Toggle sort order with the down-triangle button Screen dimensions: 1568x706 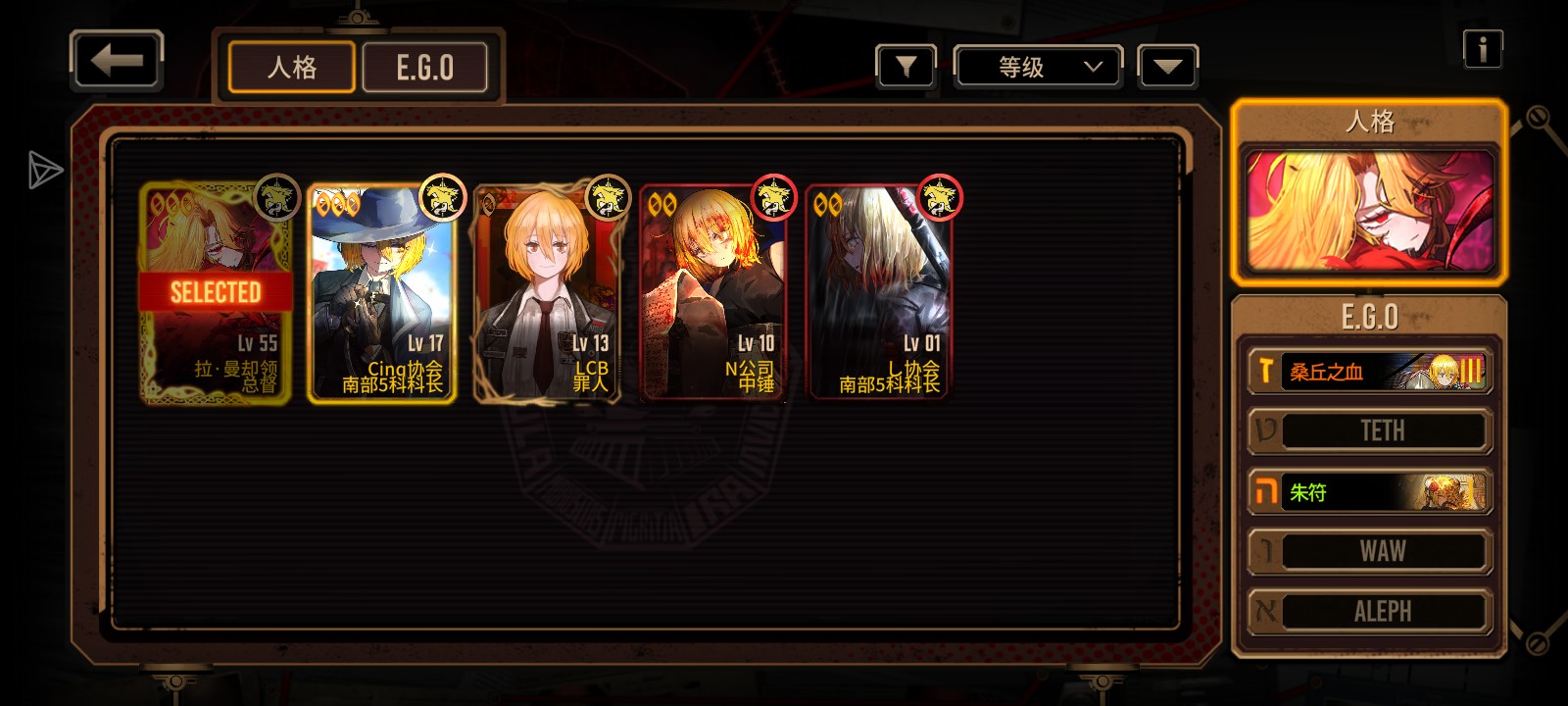tap(1167, 67)
